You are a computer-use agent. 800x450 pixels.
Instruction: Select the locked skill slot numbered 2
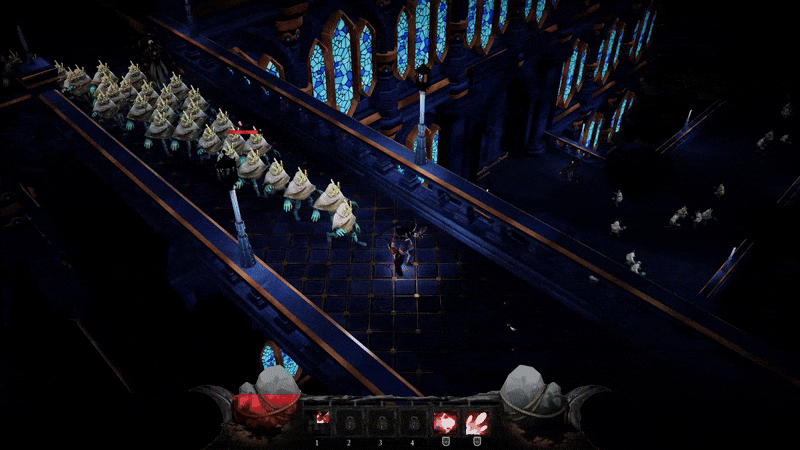tap(351, 420)
